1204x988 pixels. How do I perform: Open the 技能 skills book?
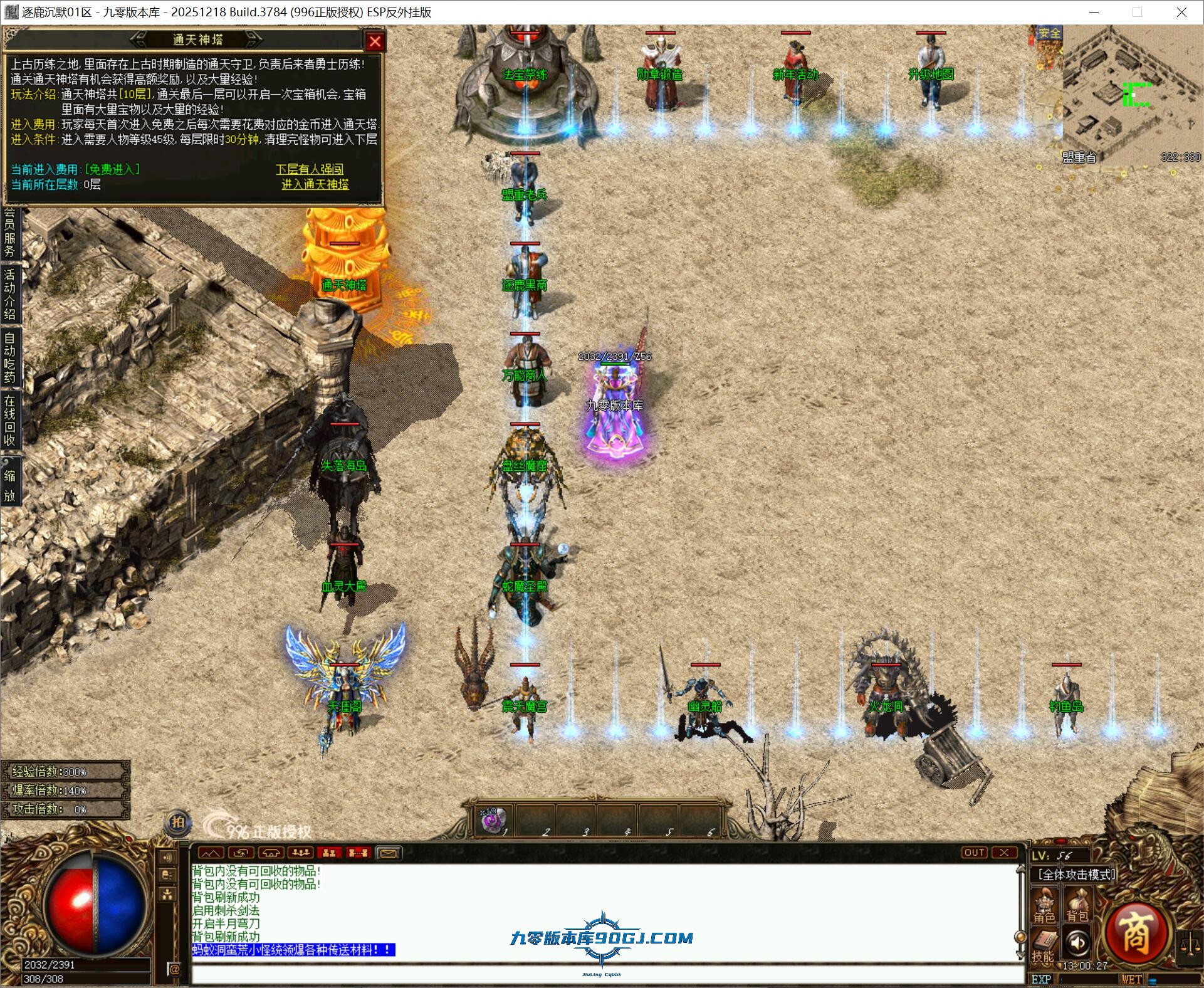[x=1044, y=946]
